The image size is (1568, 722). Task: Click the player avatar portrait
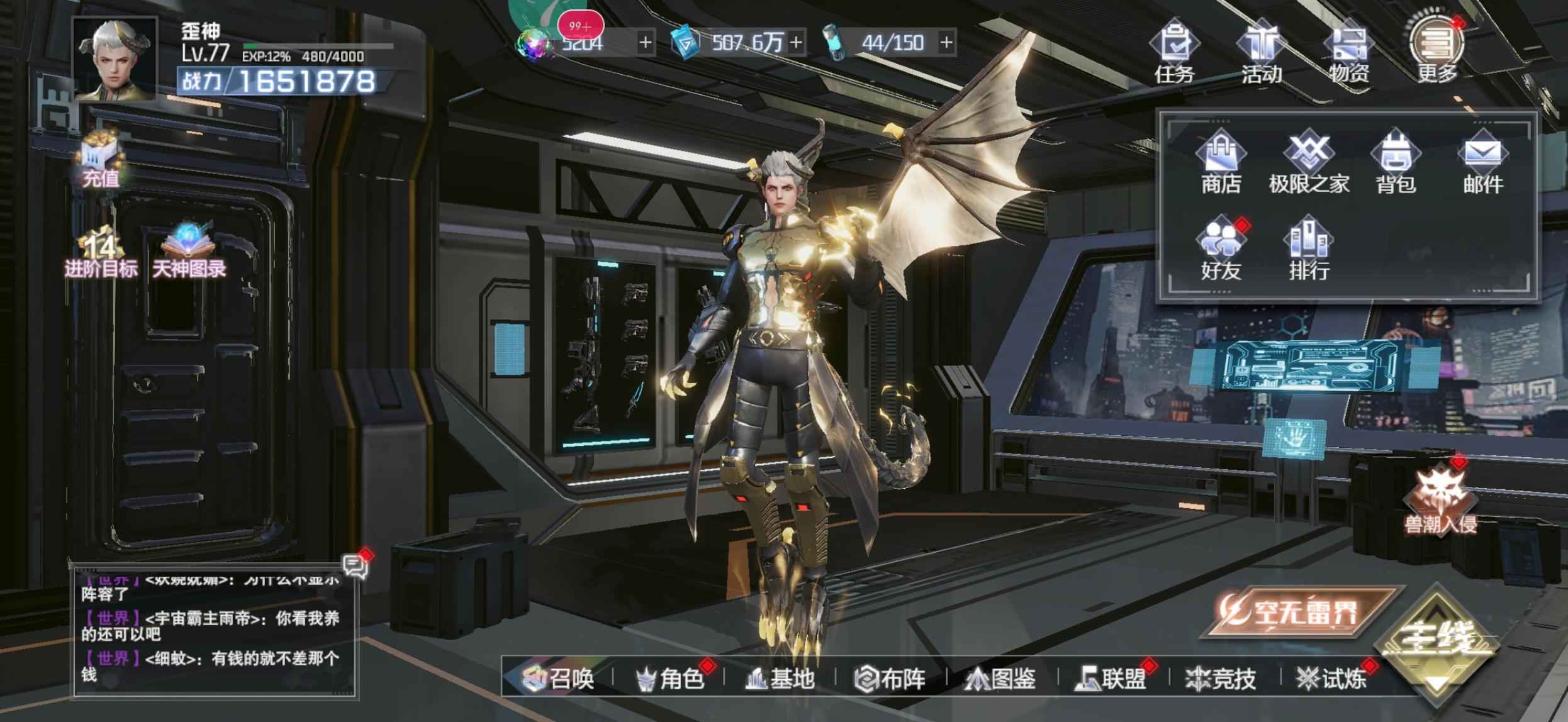coord(115,60)
